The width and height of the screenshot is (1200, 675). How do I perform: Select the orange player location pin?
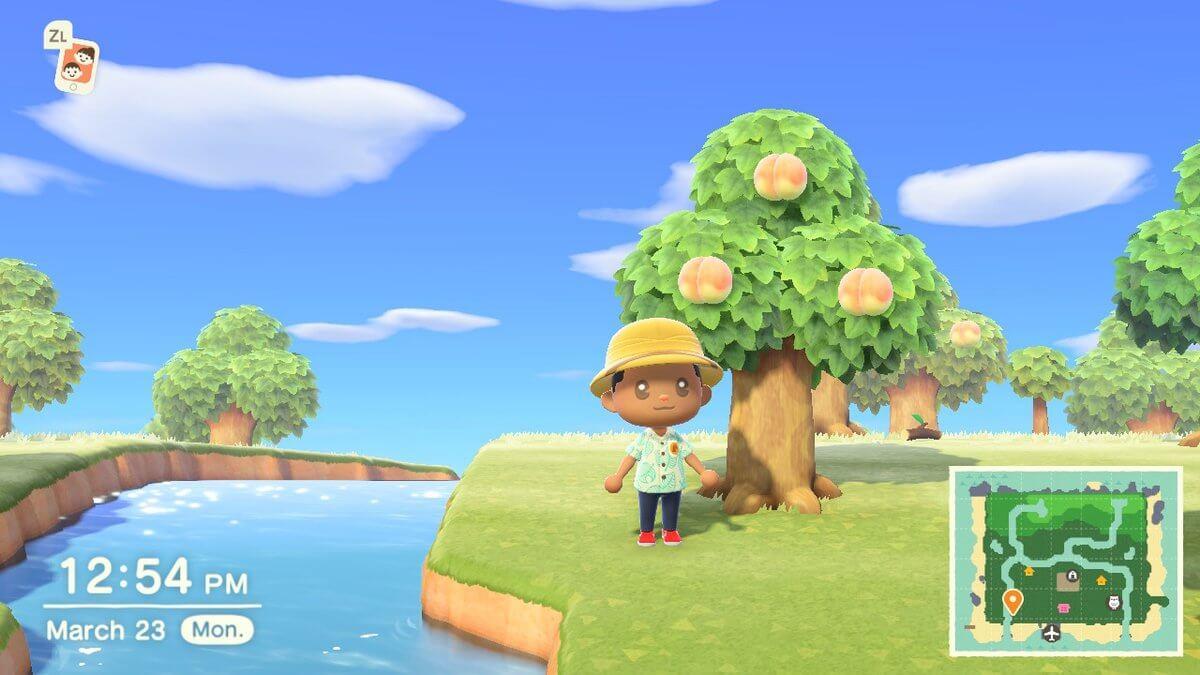(1012, 601)
